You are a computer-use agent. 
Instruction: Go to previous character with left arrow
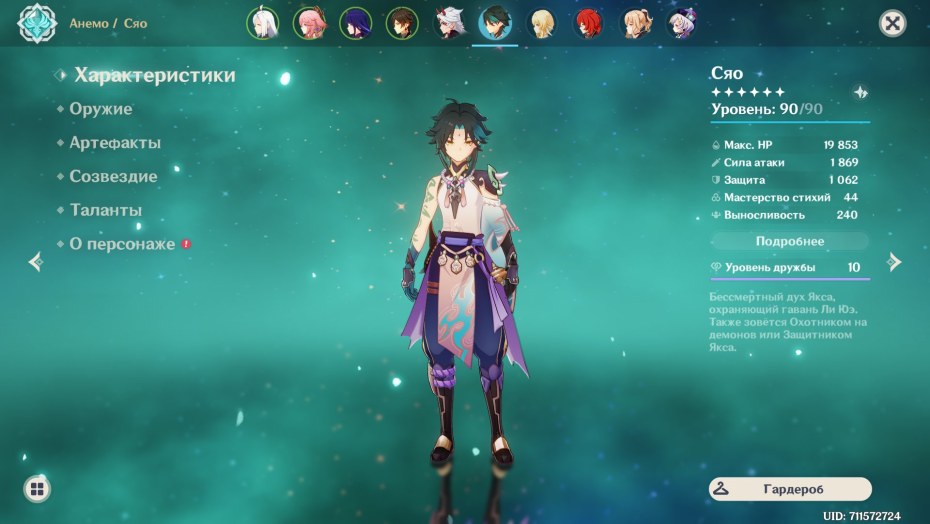point(36,262)
